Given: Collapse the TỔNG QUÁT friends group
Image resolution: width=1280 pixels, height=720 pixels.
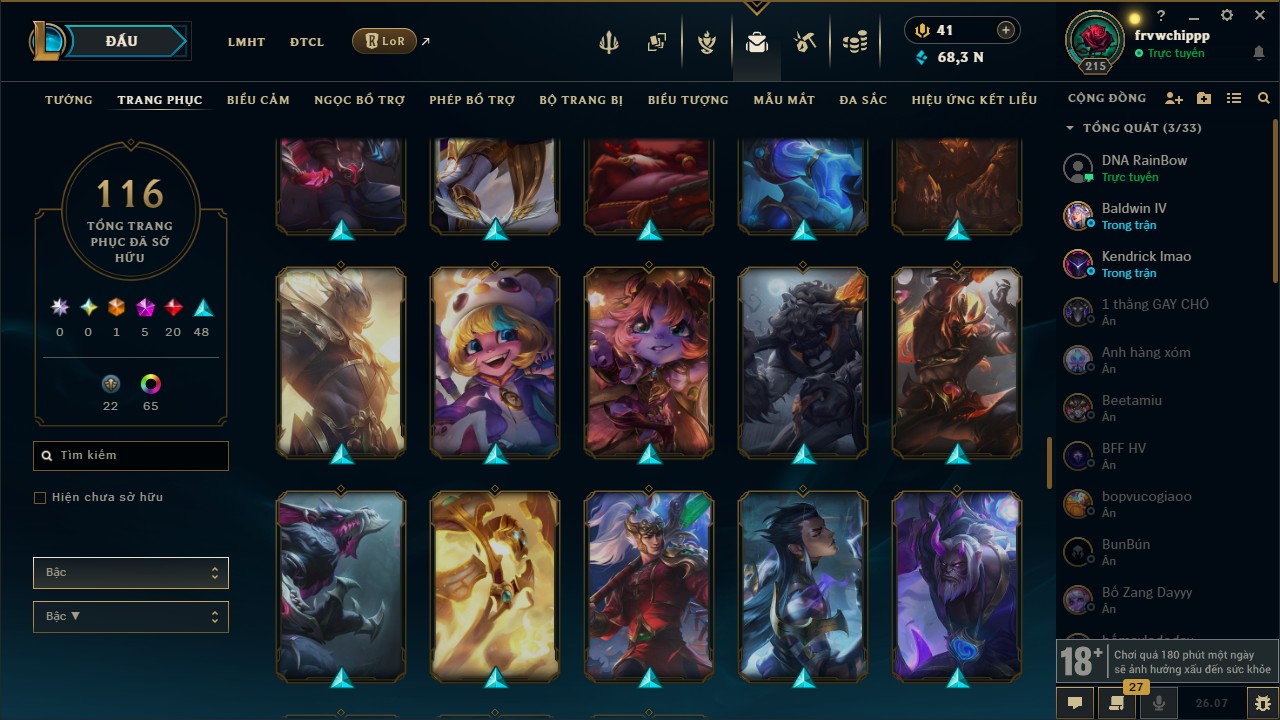Looking at the screenshot, I should (1070, 128).
